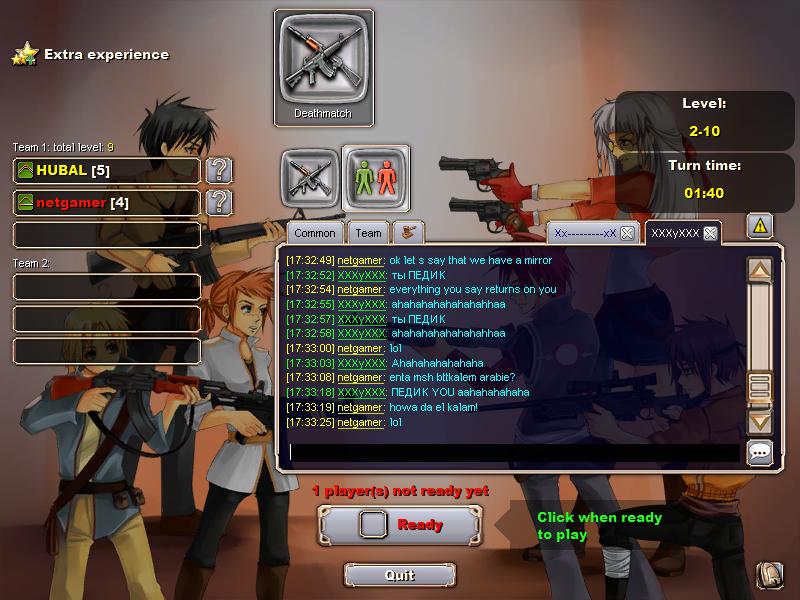
Task: Open the gavel icon chat tab
Action: 407,233
